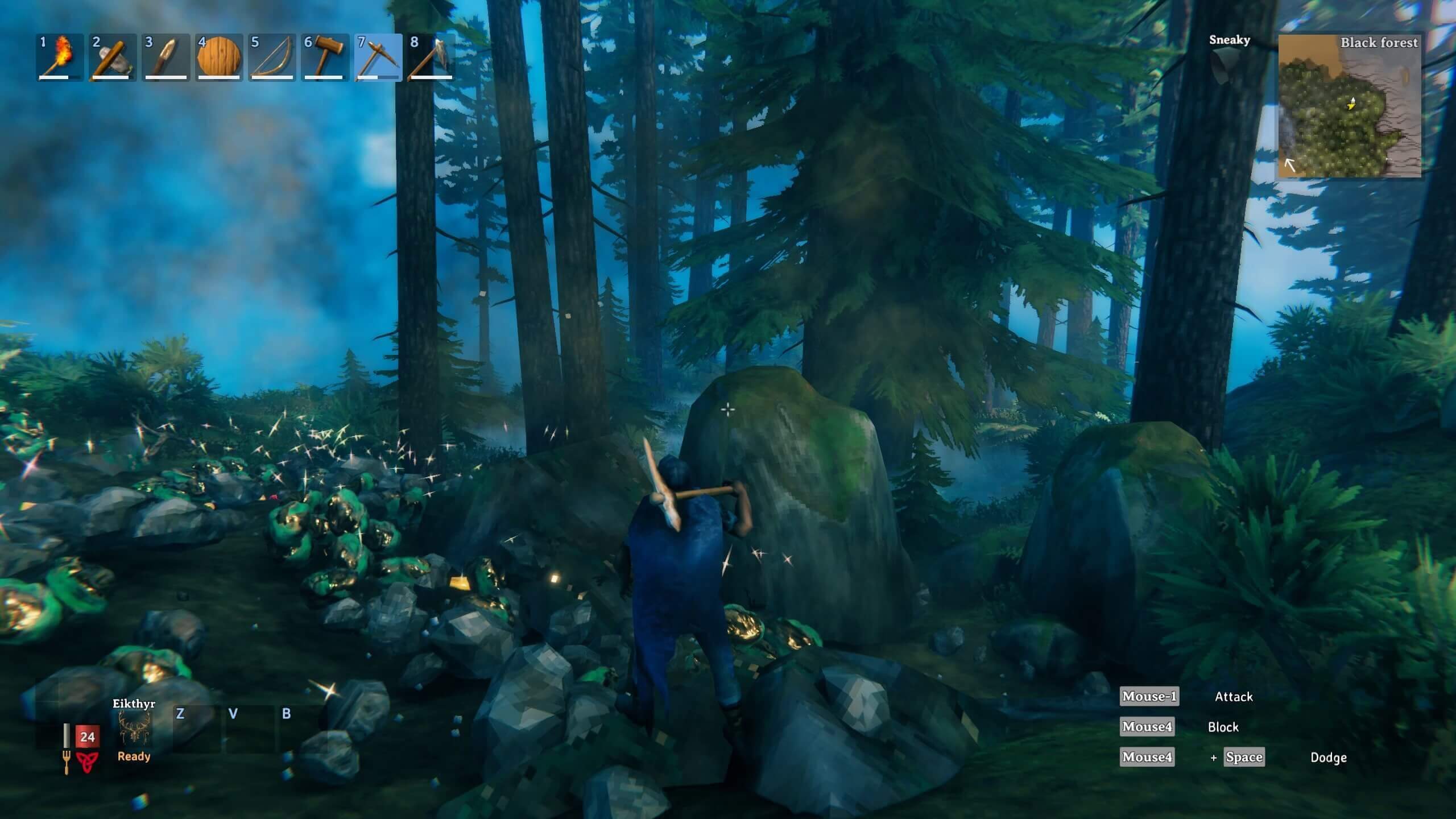Equip the hoe in slot 8

431,57
